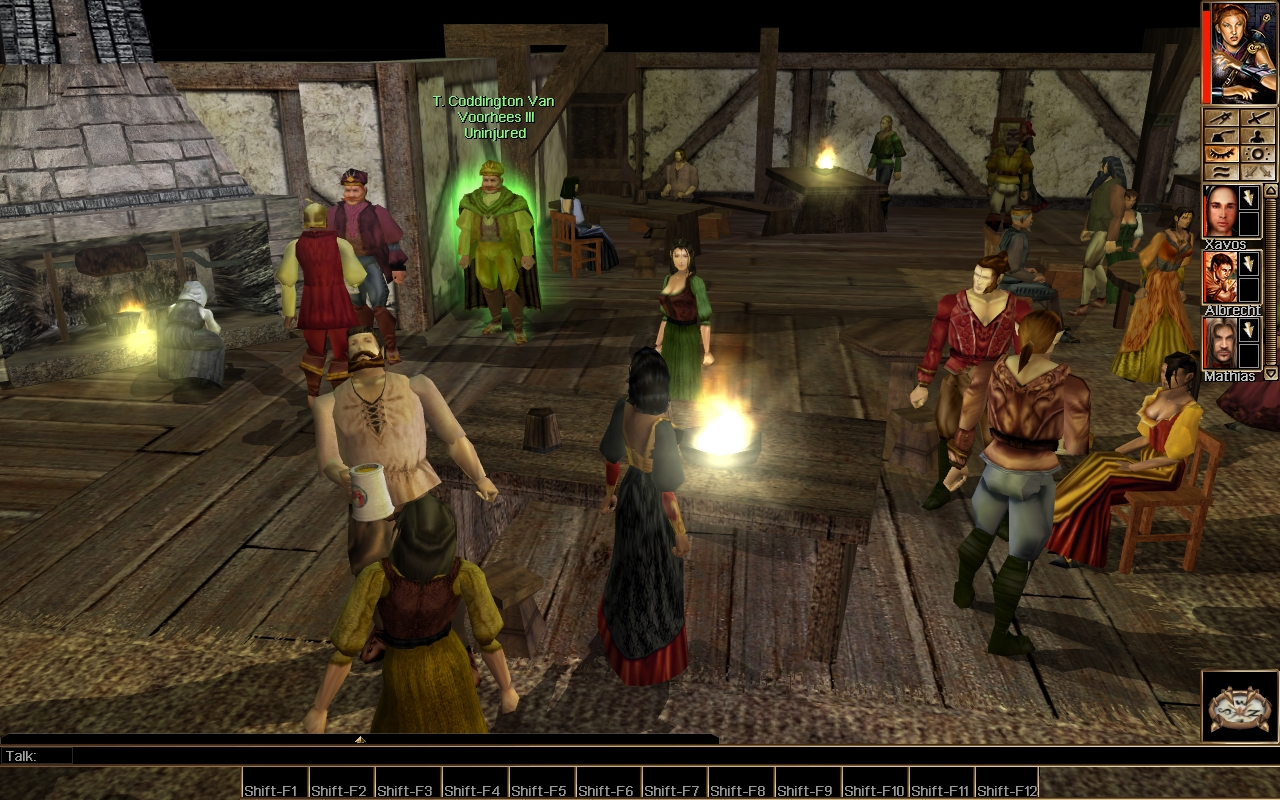Toggle the closed eye icon button
Image resolution: width=1280 pixels, height=800 pixels.
[1221, 154]
